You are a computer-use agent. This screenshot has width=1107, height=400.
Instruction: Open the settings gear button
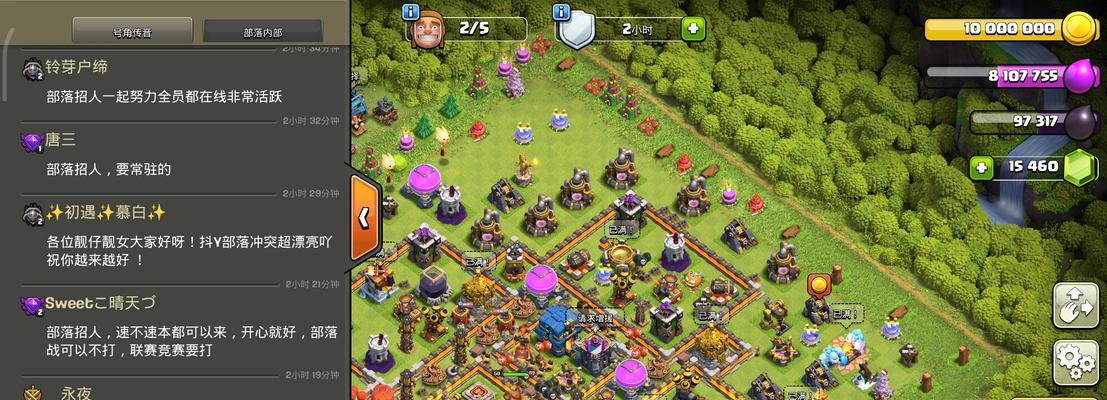pyautogui.click(x=1076, y=361)
